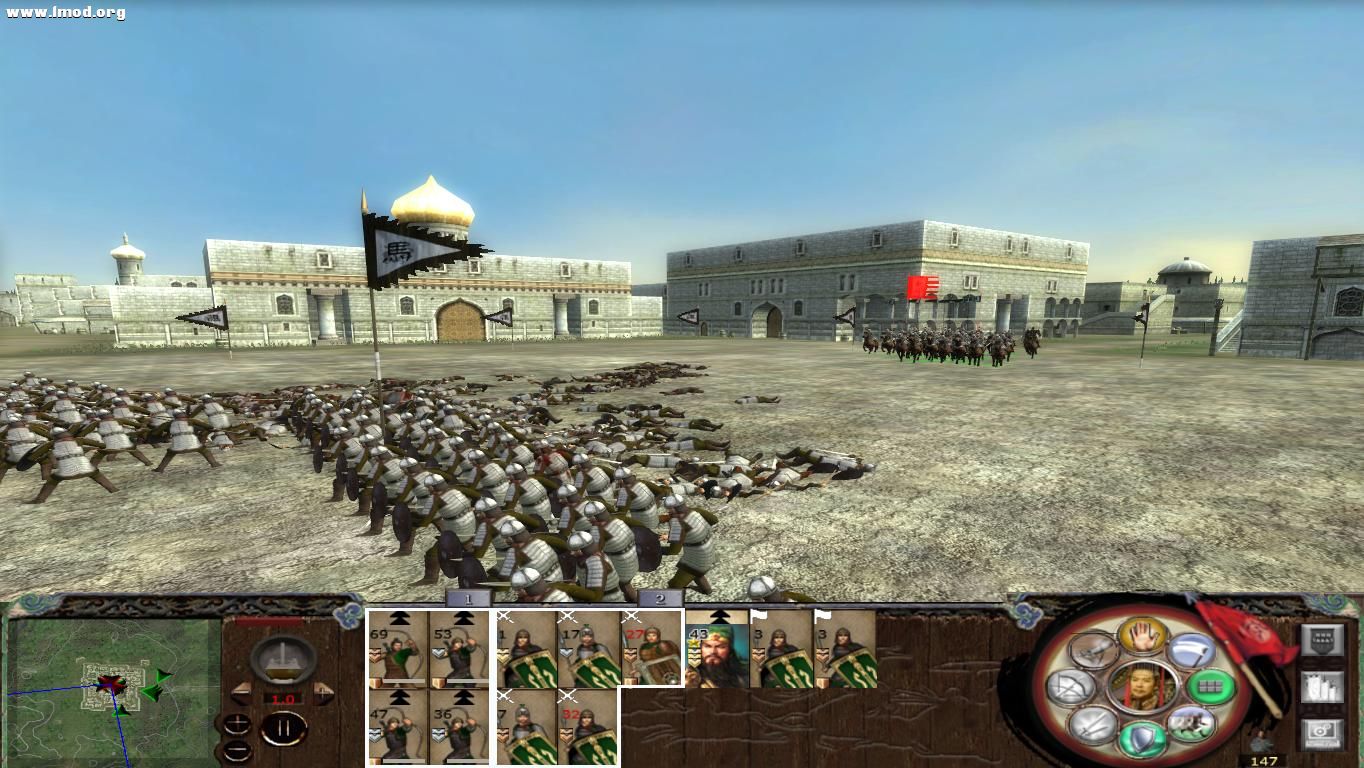Image resolution: width=1364 pixels, height=768 pixels.
Task: Toggle fire at will with the bow icon
Action: pyautogui.click(x=1072, y=687)
